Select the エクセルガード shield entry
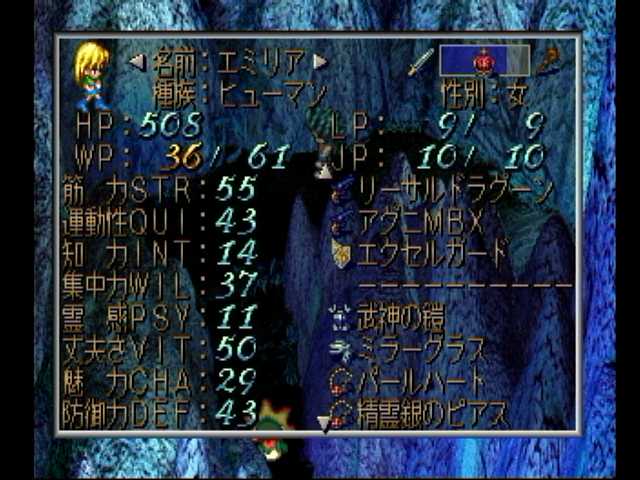640x480 pixels. 434,251
